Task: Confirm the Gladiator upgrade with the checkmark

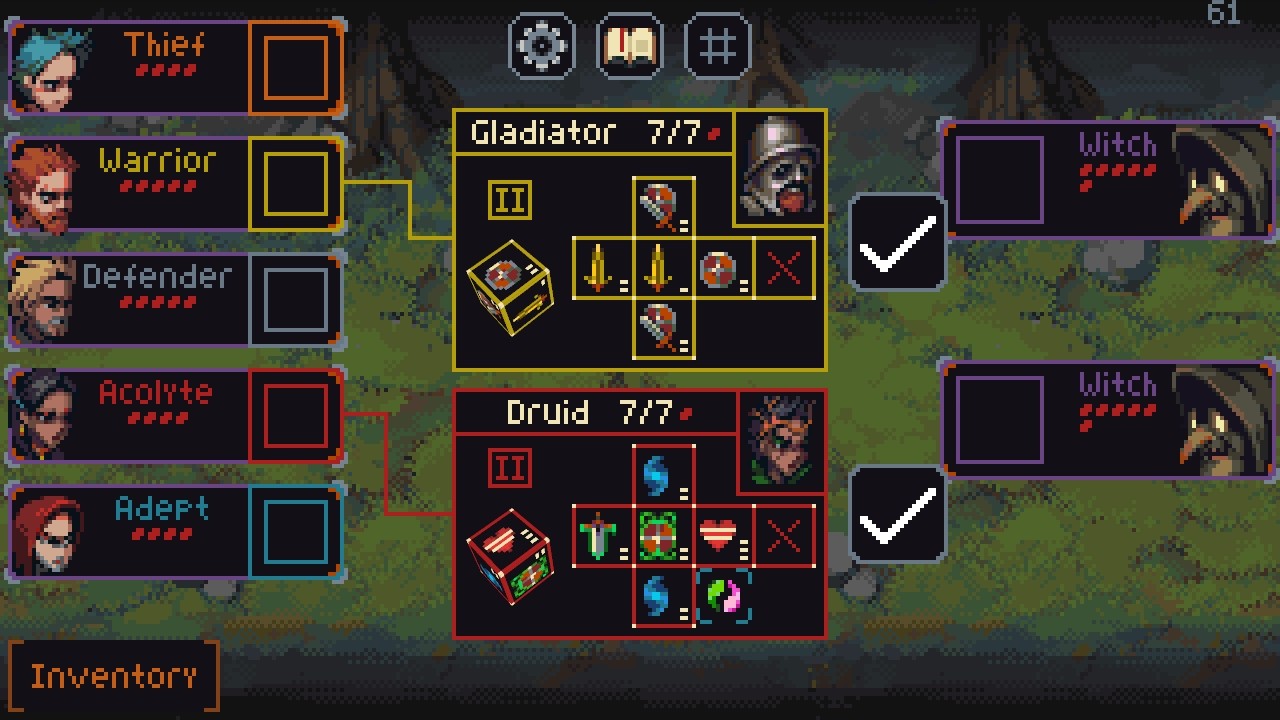Action: coord(897,243)
